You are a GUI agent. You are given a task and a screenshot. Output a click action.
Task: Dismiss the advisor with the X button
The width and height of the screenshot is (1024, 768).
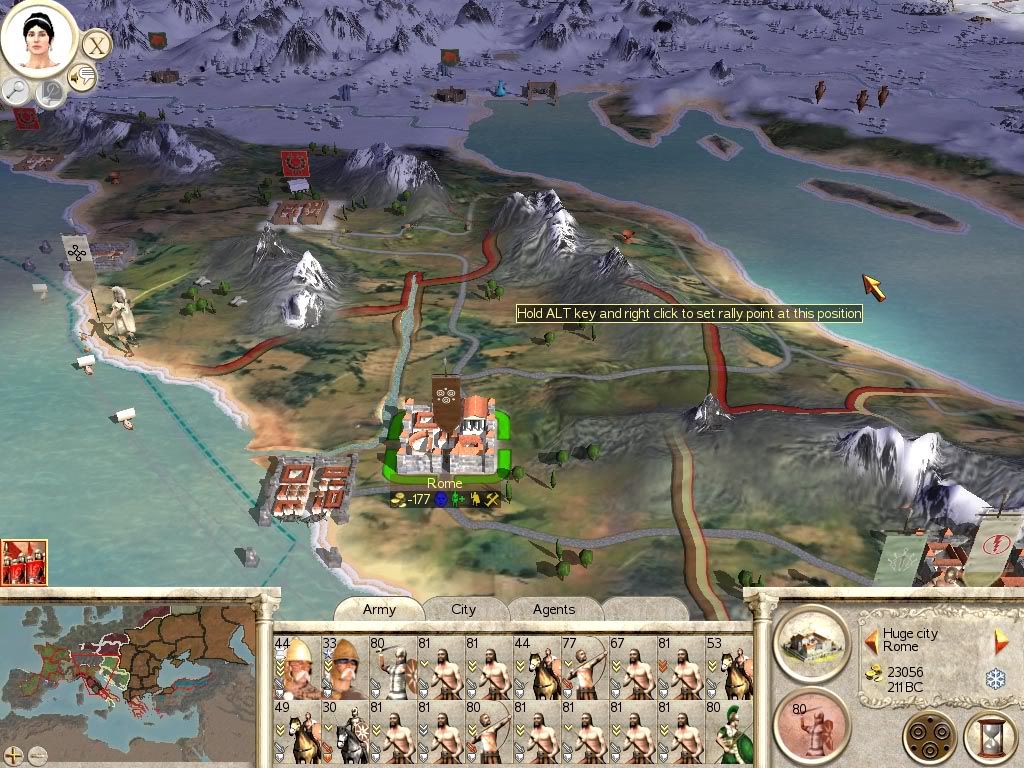point(96,44)
